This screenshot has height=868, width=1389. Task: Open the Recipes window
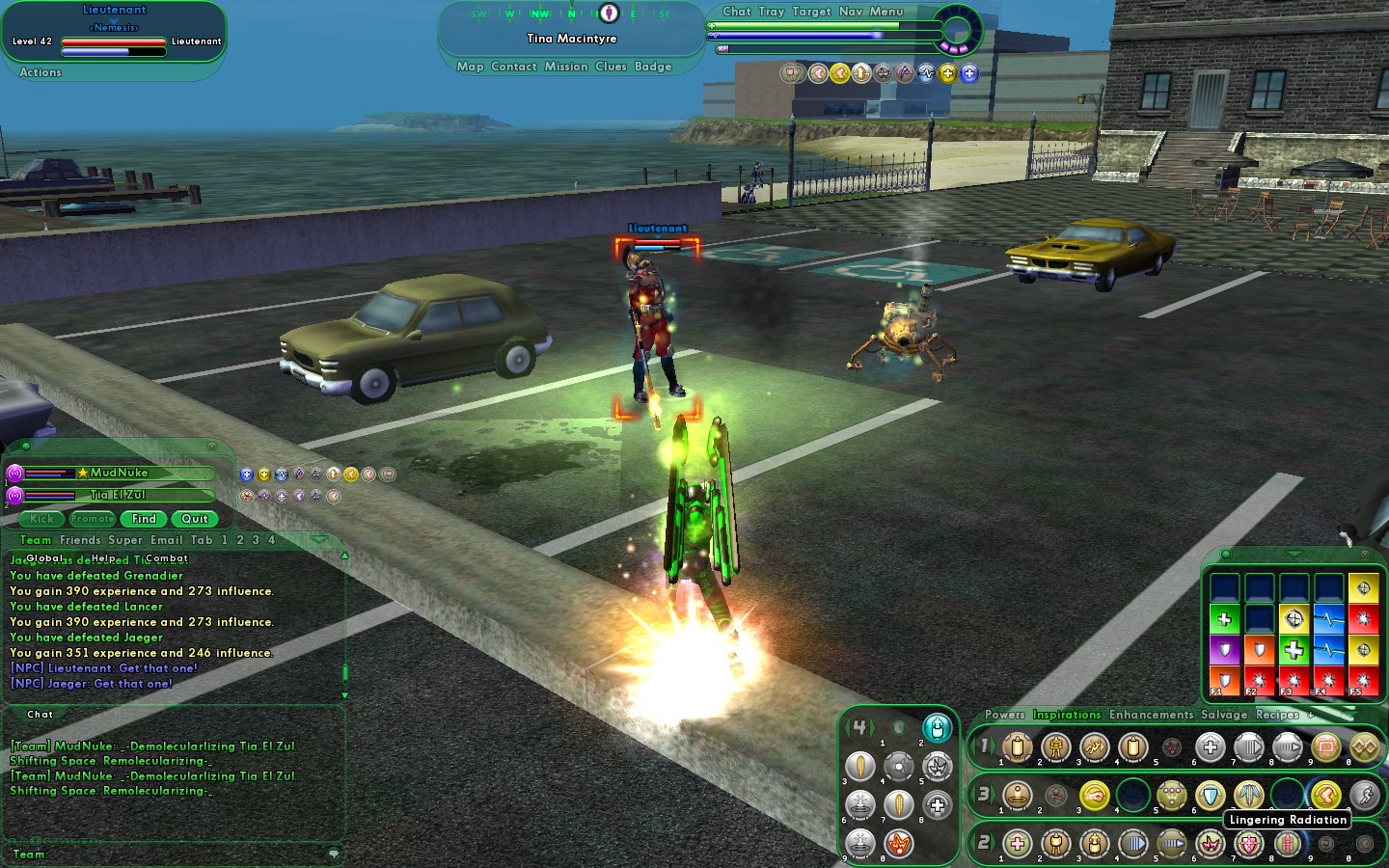point(1277,715)
